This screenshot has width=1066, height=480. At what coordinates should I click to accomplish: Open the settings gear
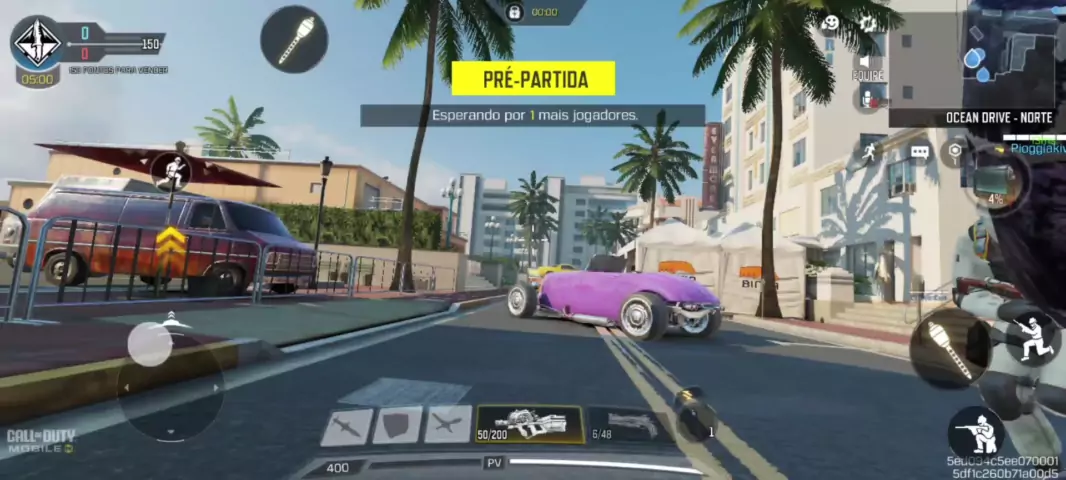click(867, 23)
